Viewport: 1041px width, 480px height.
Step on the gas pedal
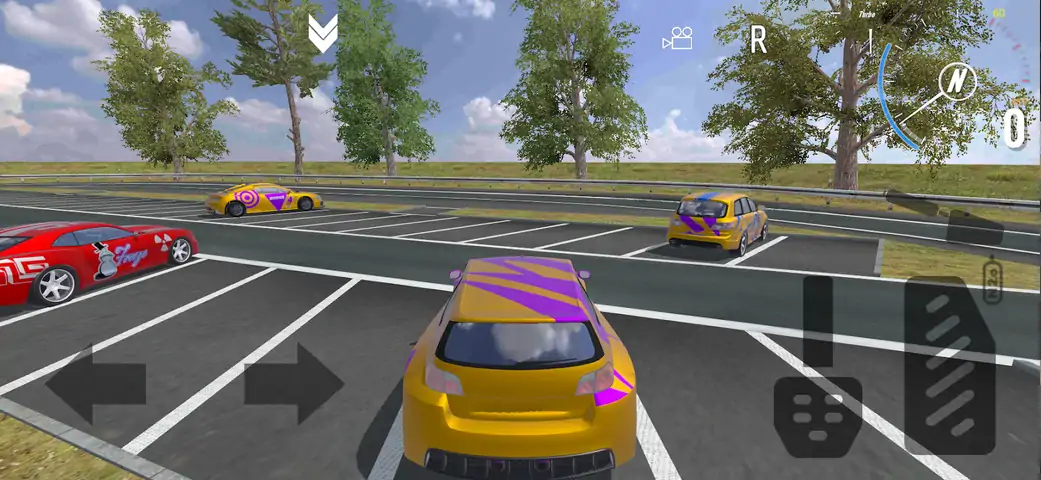[x=949, y=365]
